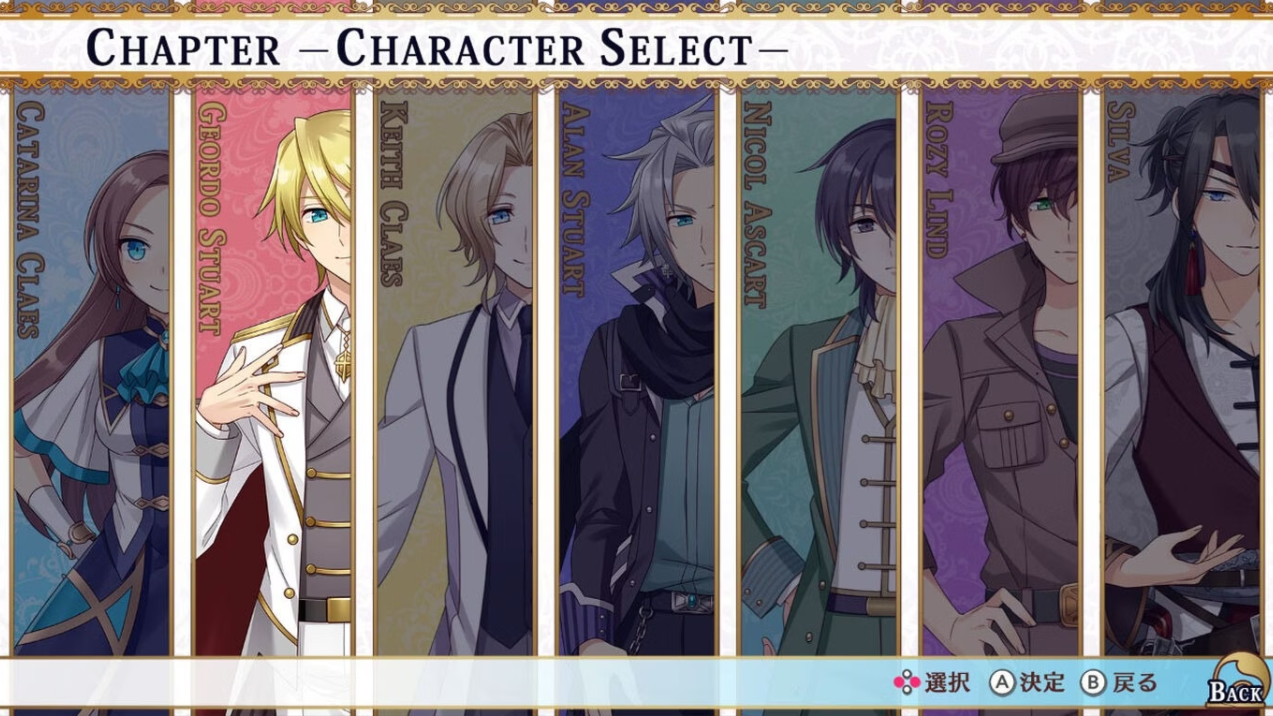
Task: Choose Geordo Stuart's chapter panel
Action: [273, 370]
